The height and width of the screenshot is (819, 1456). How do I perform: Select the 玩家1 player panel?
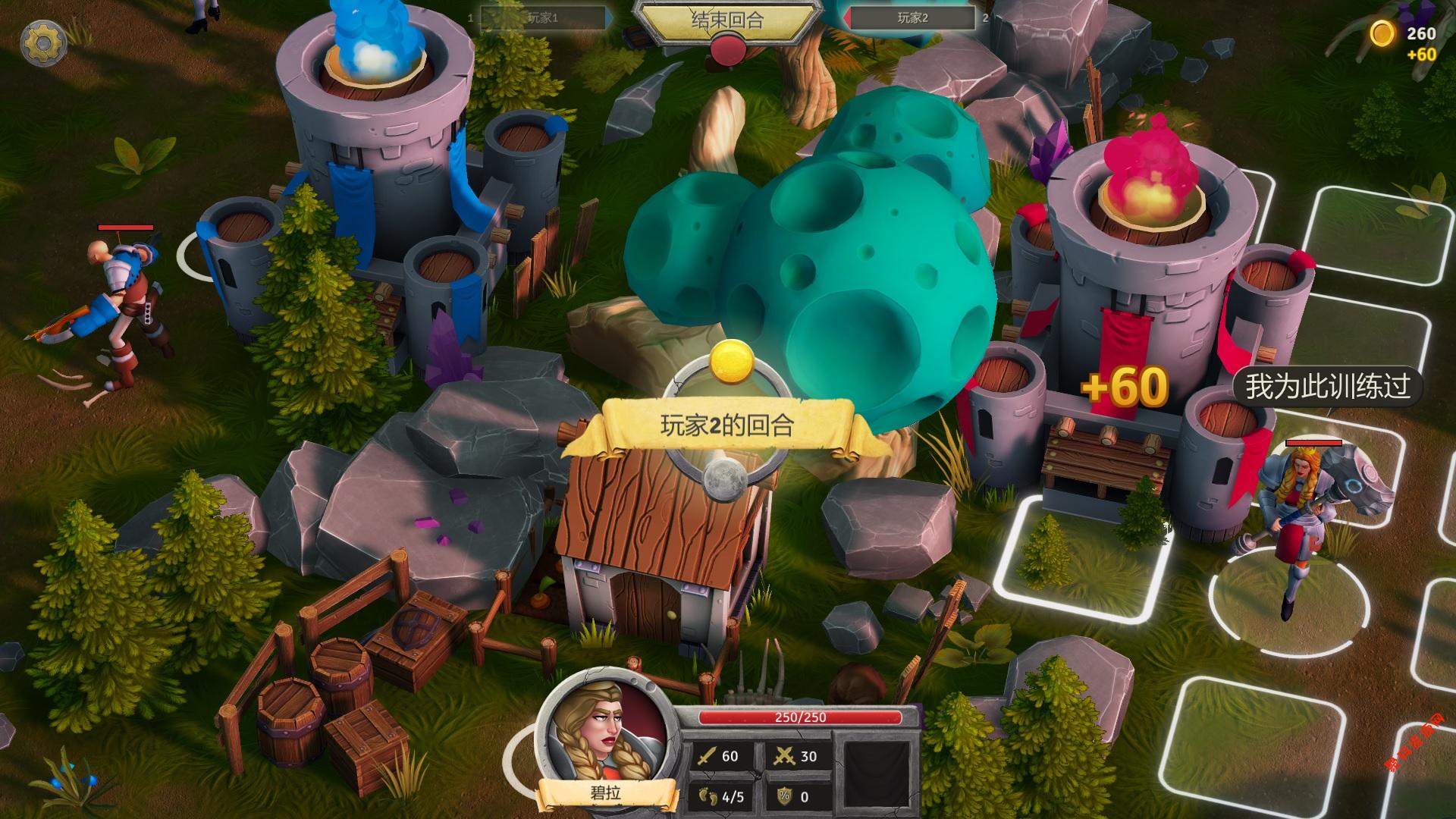click(542, 18)
